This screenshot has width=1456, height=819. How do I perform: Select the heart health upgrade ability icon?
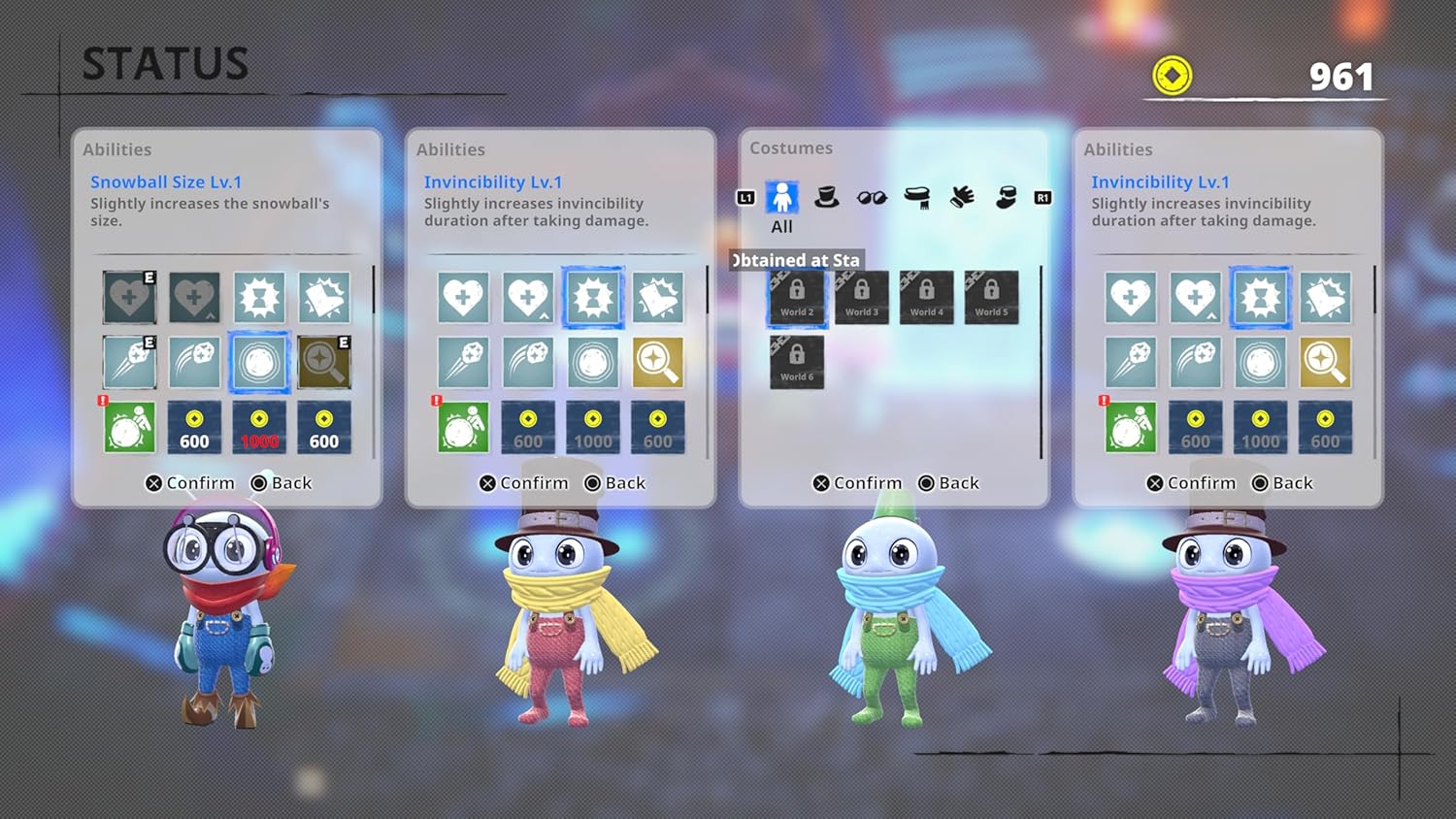[x=463, y=298]
